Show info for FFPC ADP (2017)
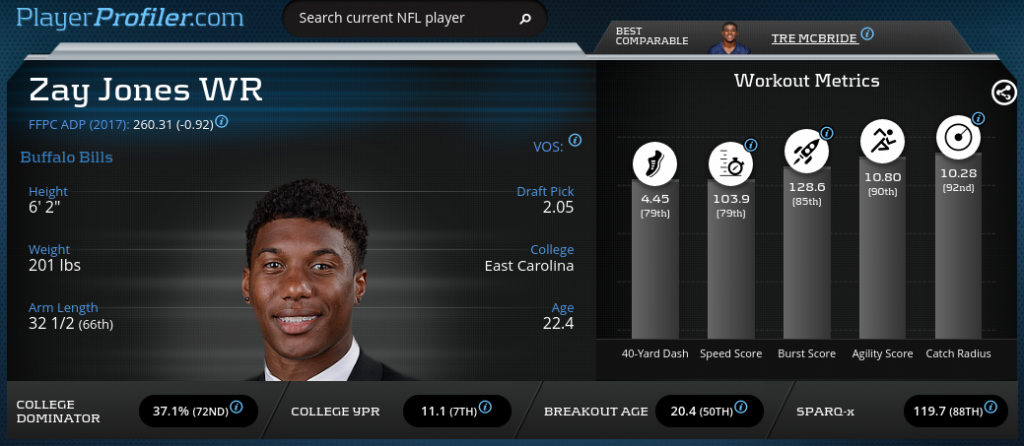 (221, 121)
